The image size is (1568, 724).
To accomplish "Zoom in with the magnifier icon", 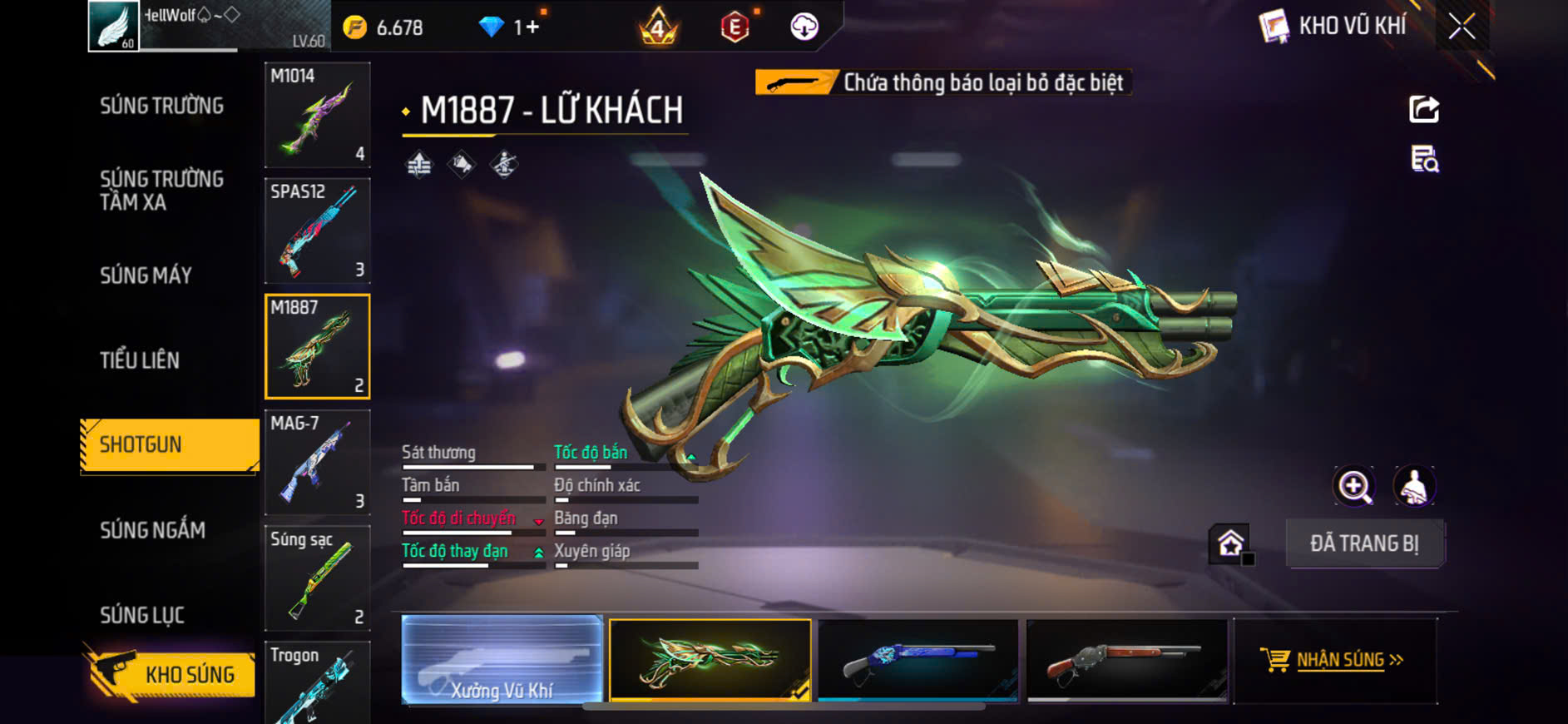I will (x=1354, y=487).
